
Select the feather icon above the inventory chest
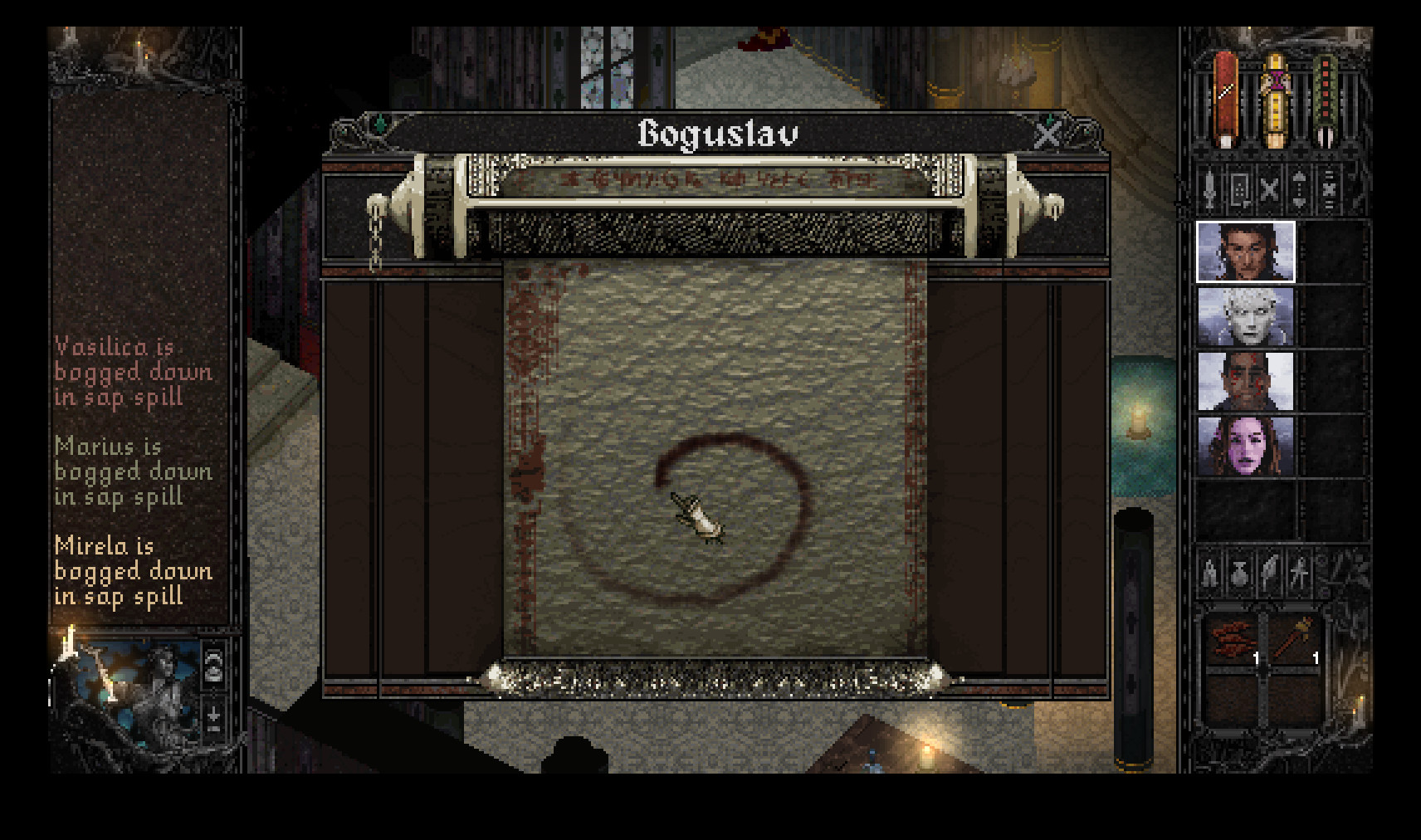[x=1270, y=572]
